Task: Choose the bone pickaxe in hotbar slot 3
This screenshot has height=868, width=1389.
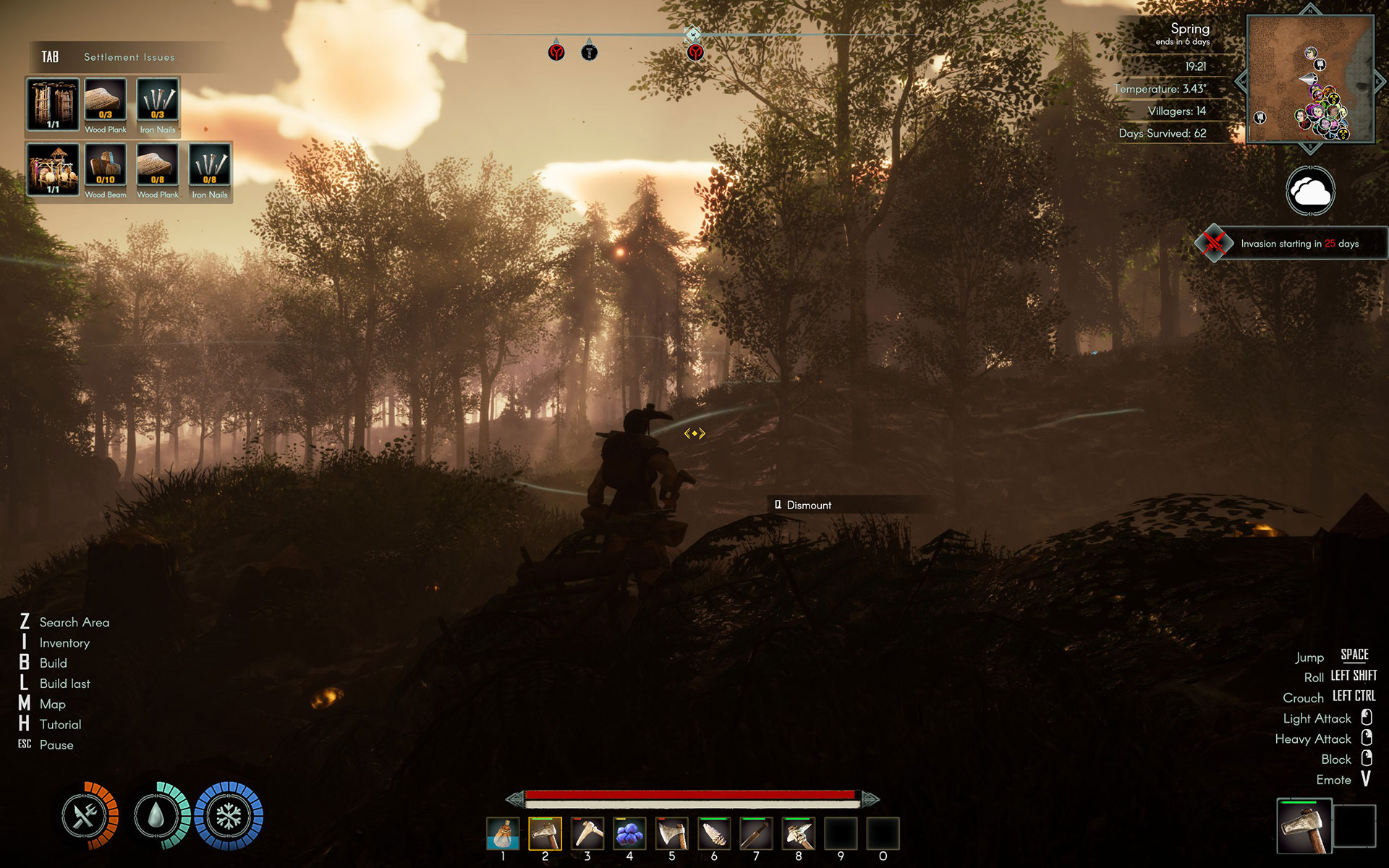Action: [x=587, y=834]
